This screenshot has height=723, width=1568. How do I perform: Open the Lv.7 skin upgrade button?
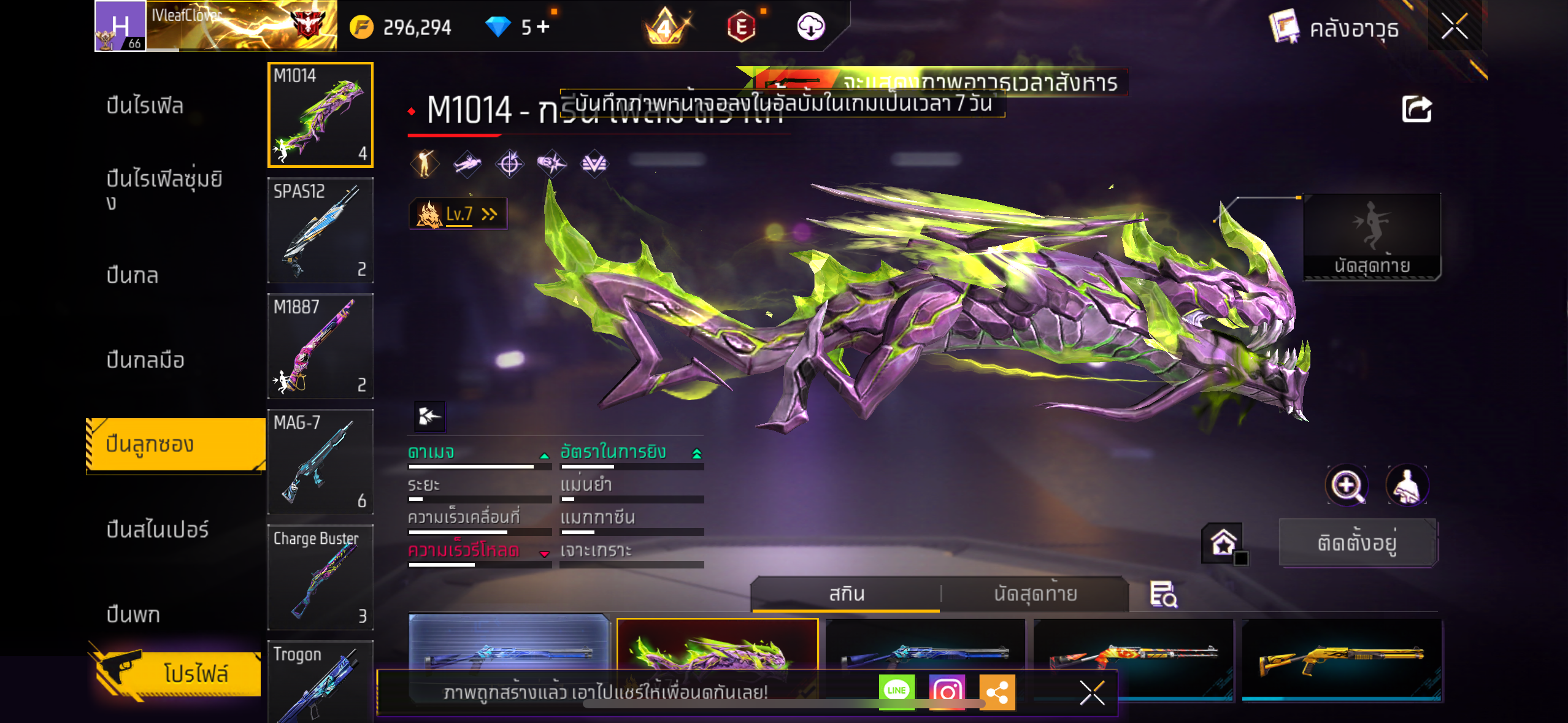pyautogui.click(x=458, y=213)
